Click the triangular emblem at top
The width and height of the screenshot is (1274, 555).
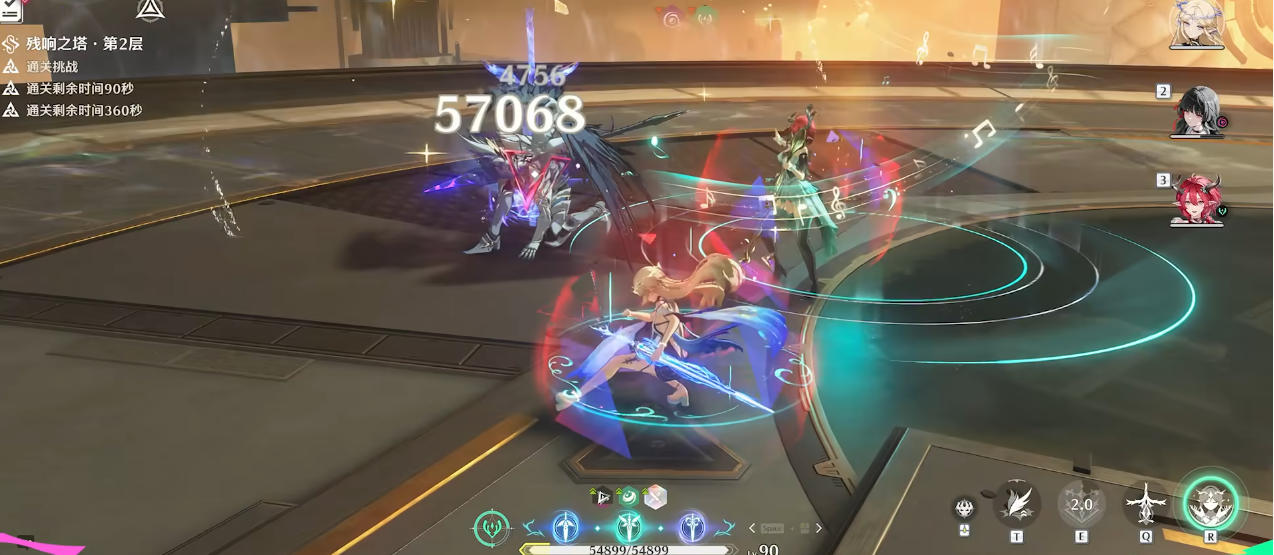150,10
